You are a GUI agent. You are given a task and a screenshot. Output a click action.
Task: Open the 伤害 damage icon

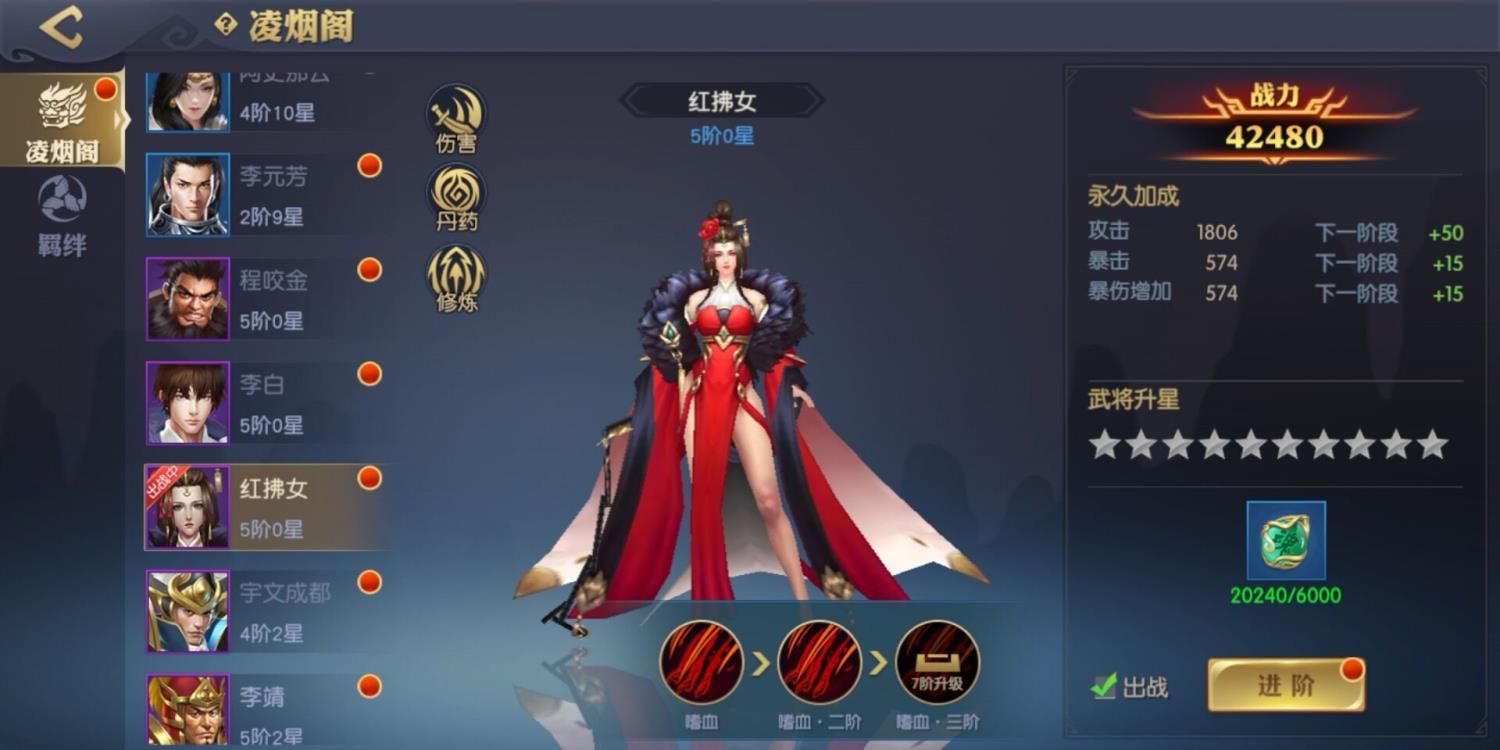click(x=456, y=118)
